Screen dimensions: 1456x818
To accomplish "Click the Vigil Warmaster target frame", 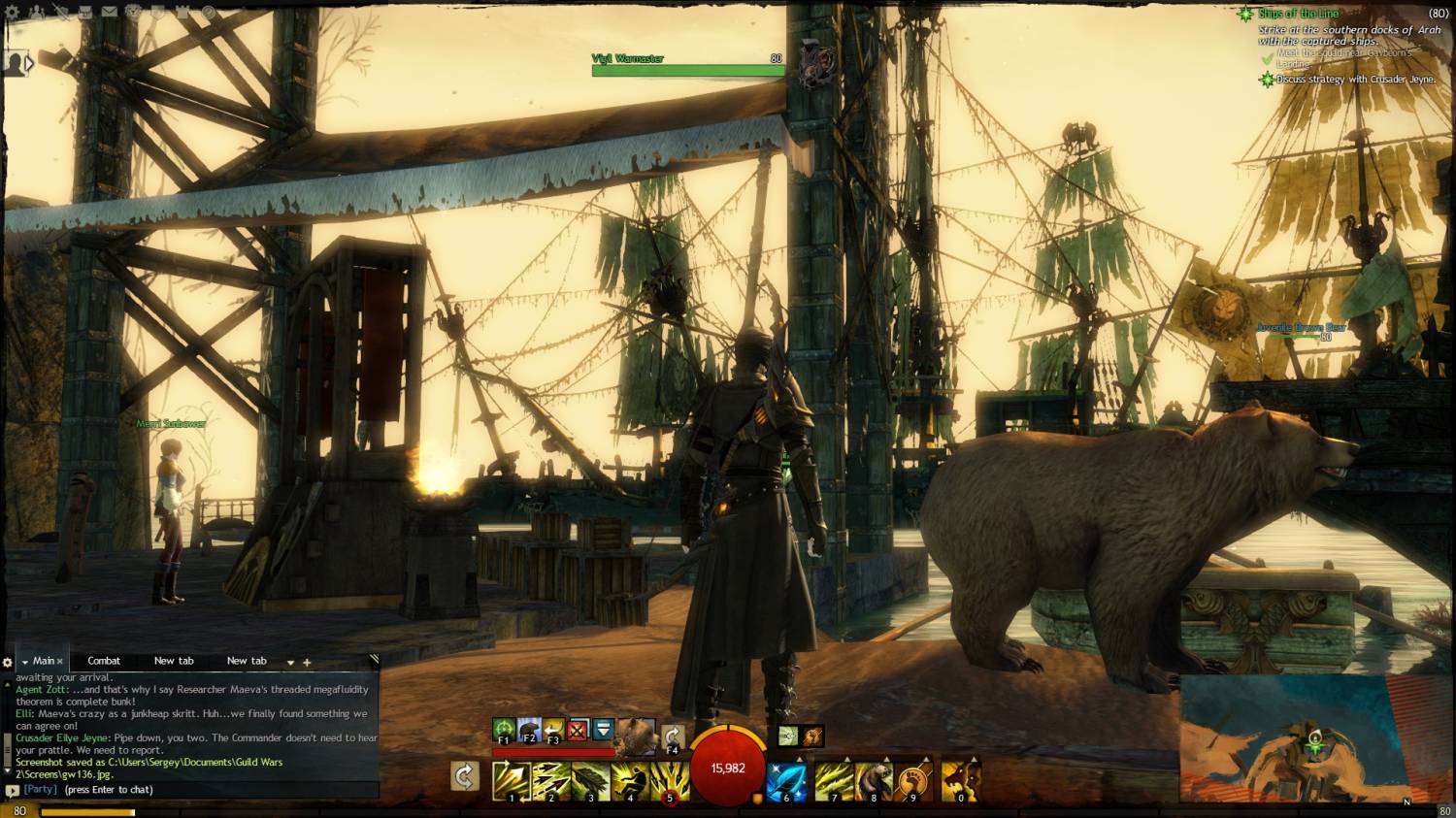I will click(687, 65).
